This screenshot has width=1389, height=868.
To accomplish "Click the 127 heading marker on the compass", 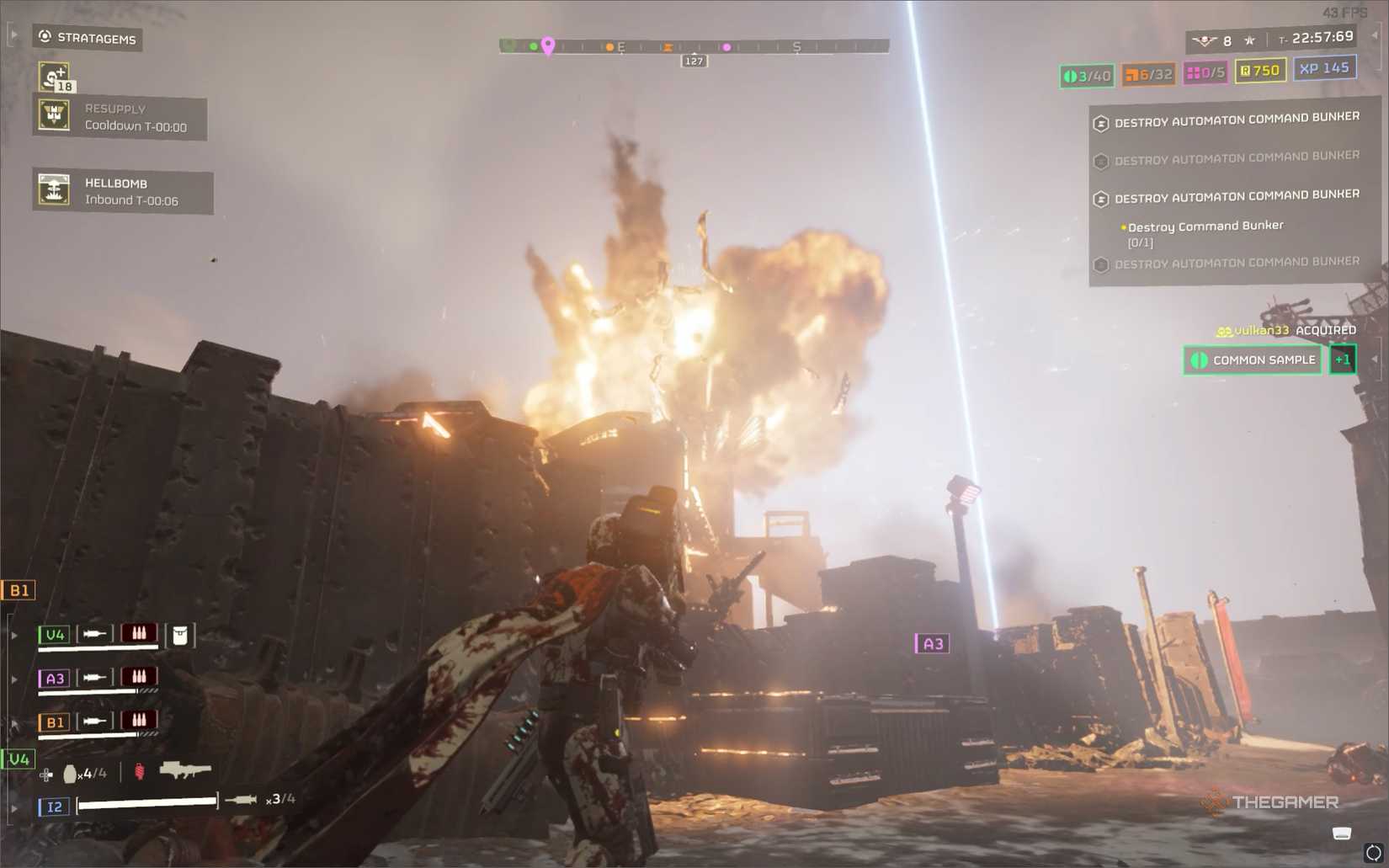I will pos(694,61).
